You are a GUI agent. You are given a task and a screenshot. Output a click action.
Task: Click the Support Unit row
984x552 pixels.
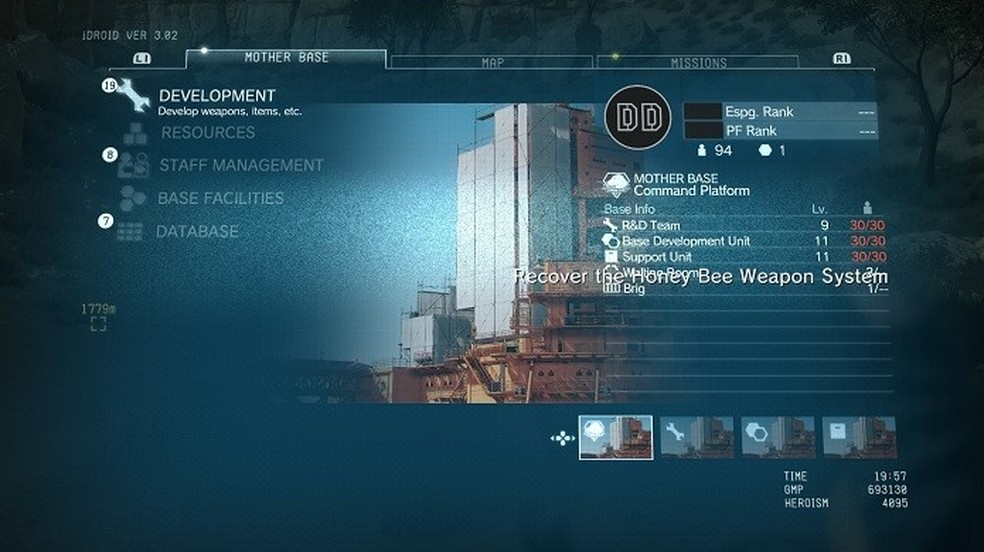[744, 257]
